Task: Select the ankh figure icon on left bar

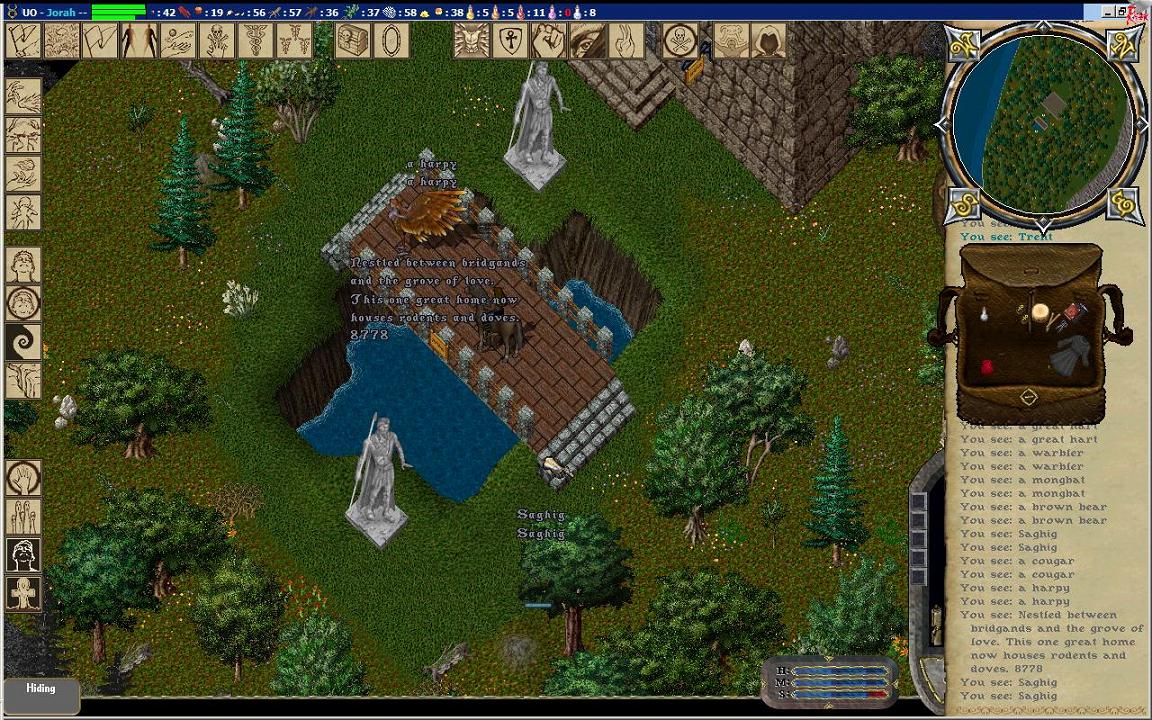Action: pyautogui.click(x=23, y=593)
